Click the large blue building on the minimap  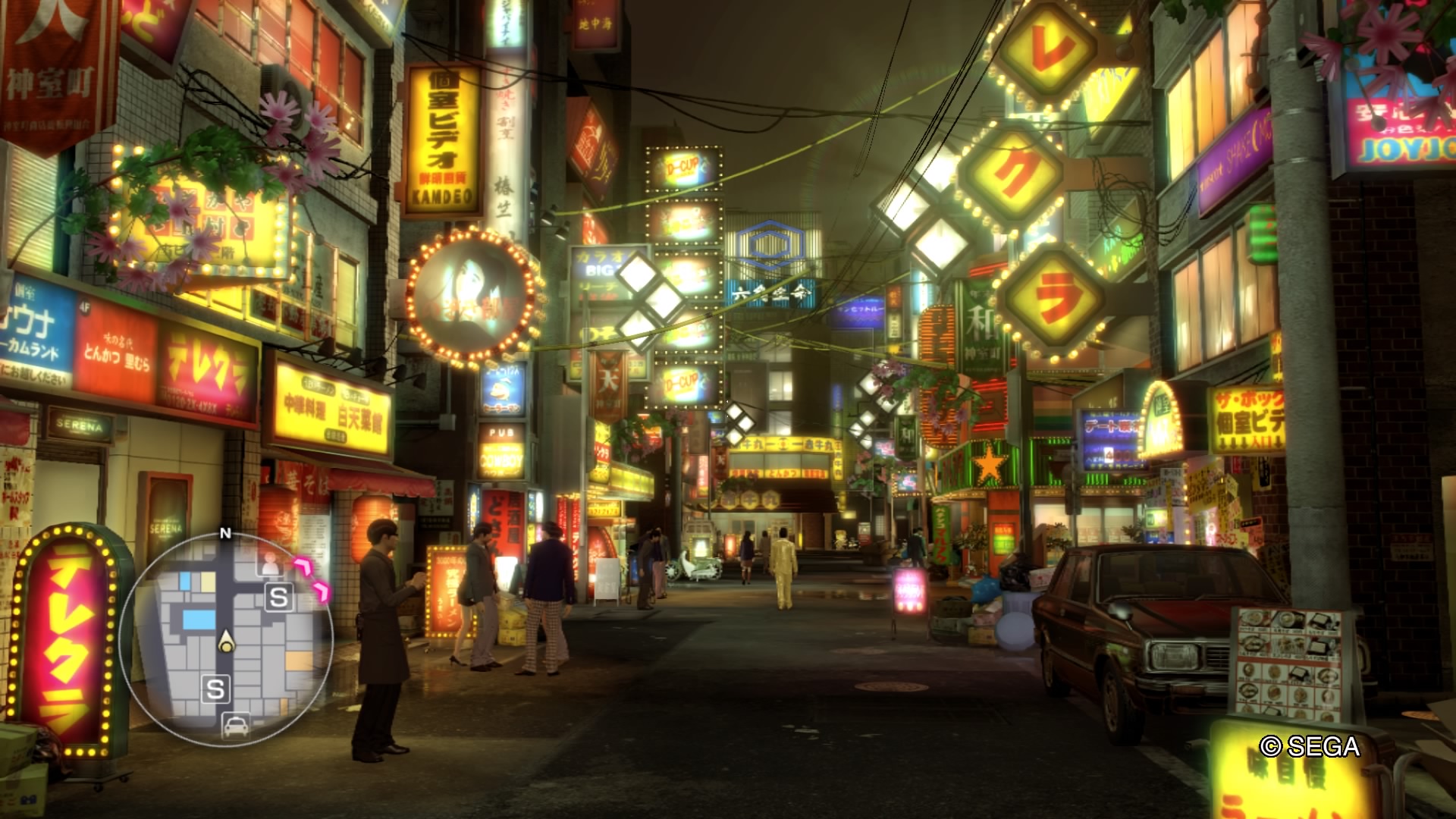(199, 620)
